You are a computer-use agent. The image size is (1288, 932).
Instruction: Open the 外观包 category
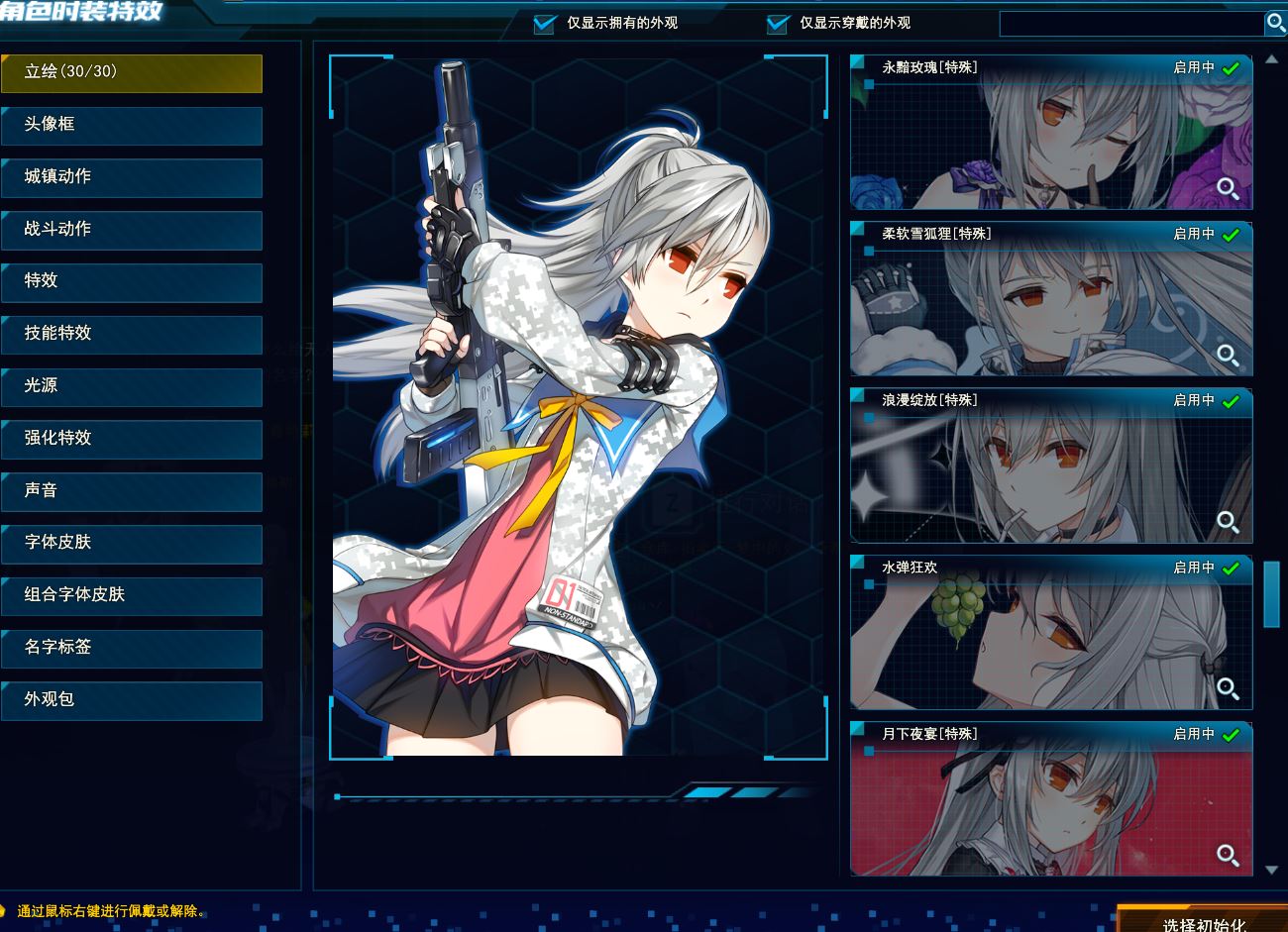tap(132, 700)
